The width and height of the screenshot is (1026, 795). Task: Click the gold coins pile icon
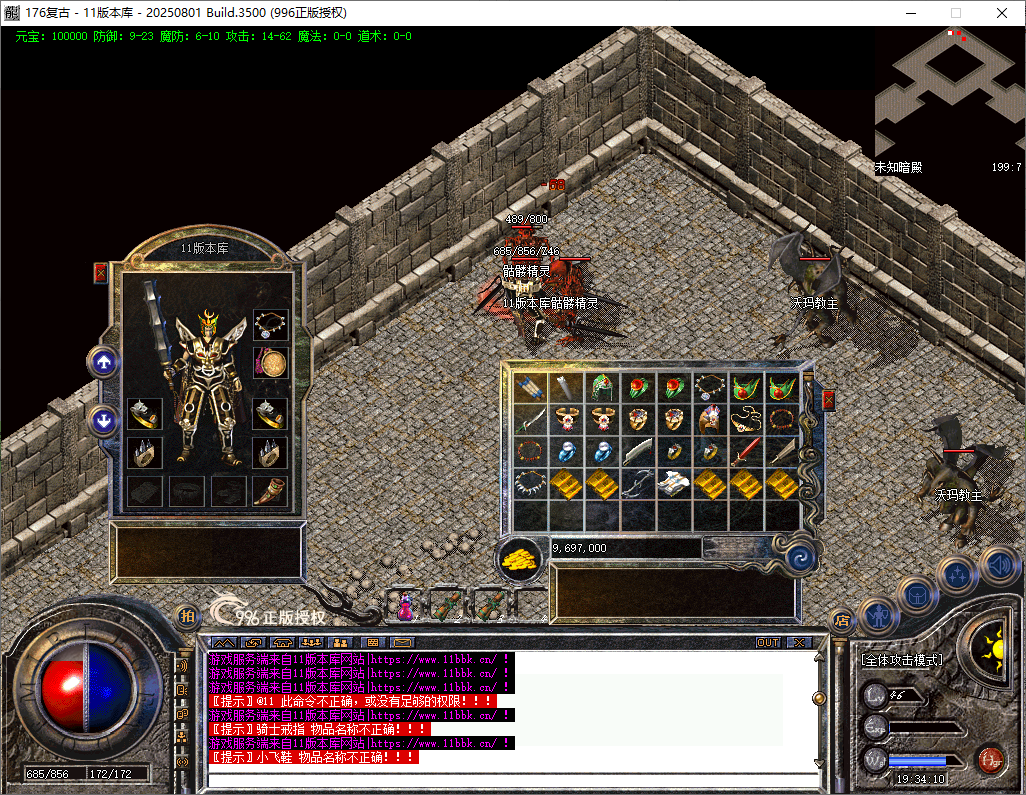[519, 560]
